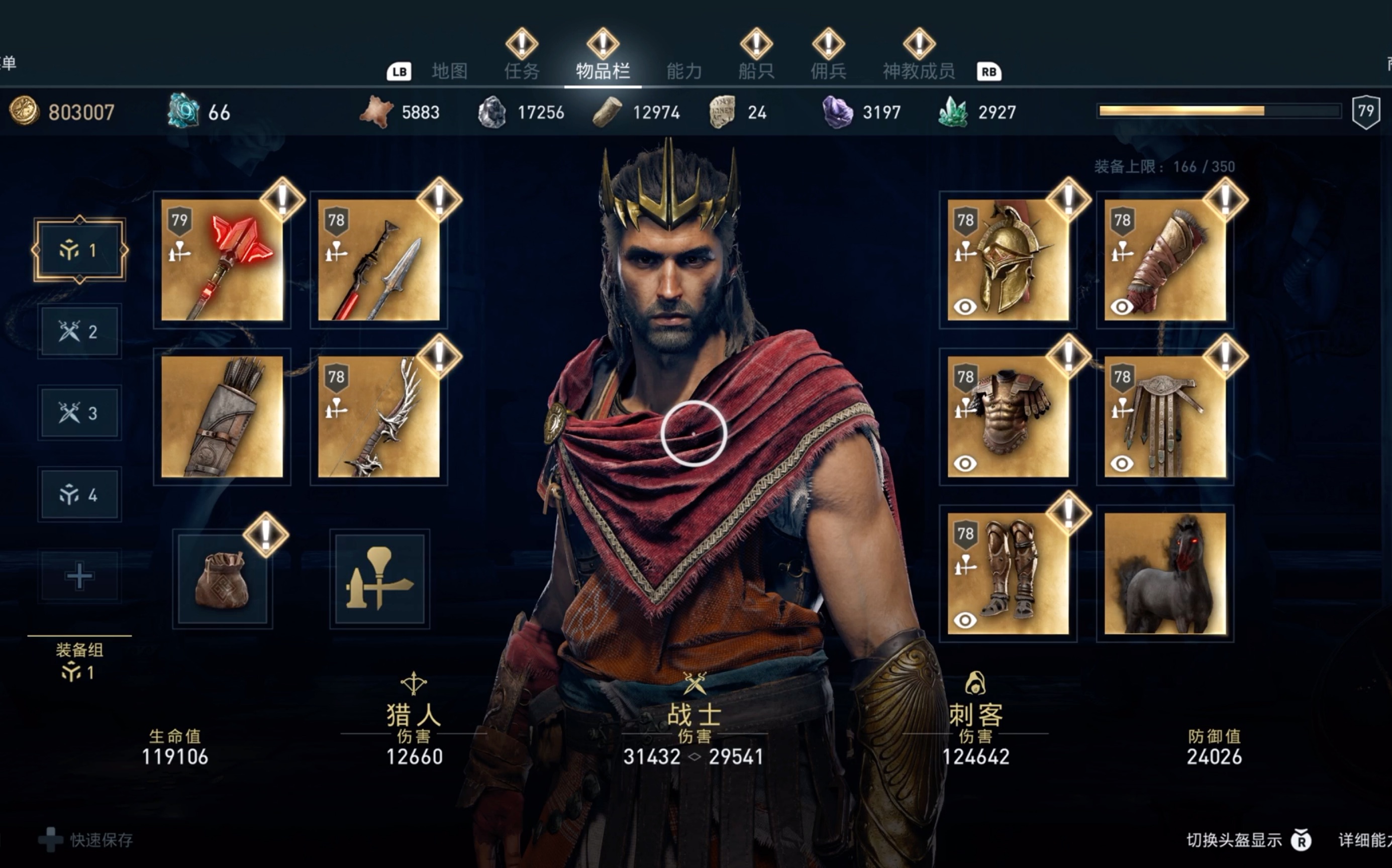Open the leather pouch inventory slot

222,579
